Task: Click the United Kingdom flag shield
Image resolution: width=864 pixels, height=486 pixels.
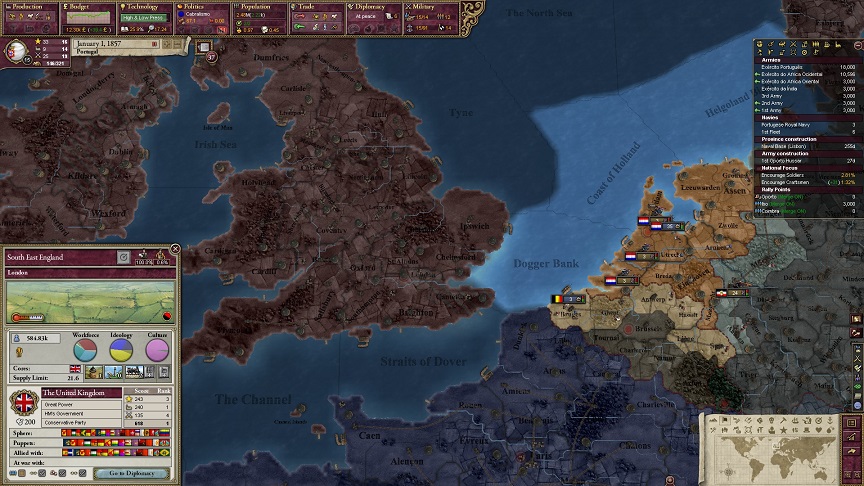Action: tap(23, 406)
